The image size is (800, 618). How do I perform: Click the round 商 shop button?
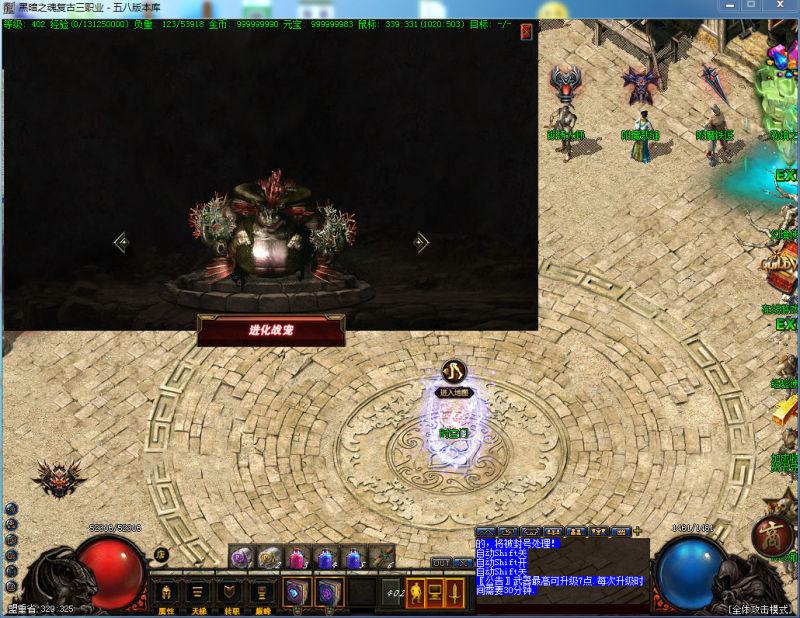coord(771,537)
